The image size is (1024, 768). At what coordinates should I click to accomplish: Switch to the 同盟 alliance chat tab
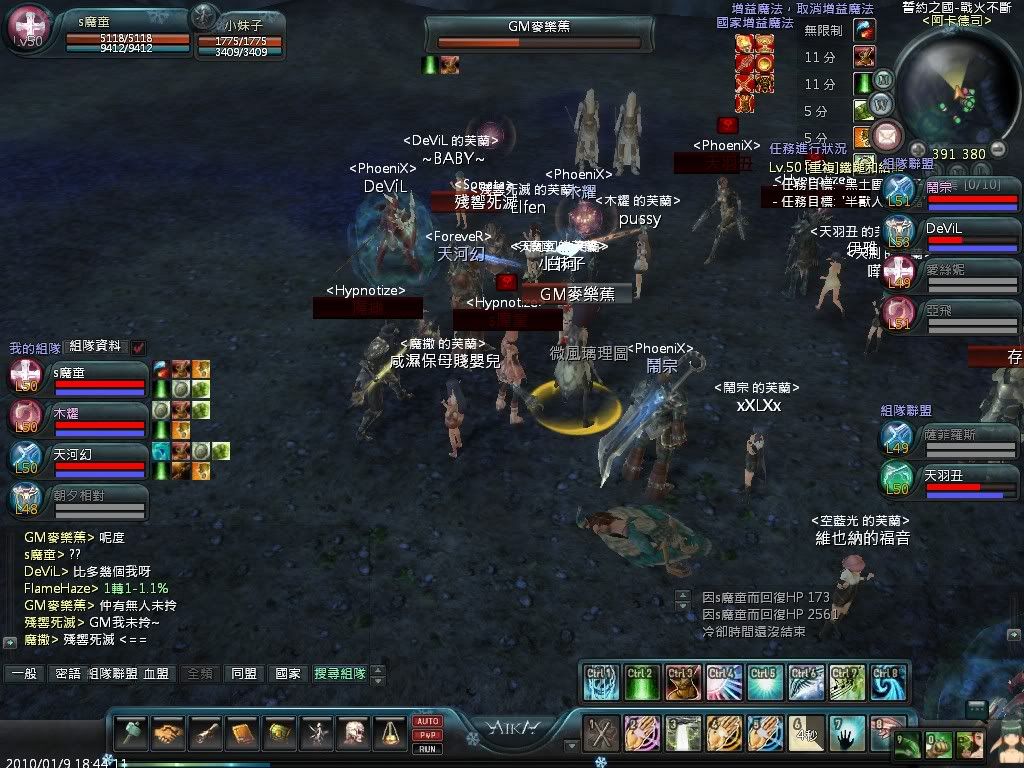click(x=244, y=674)
